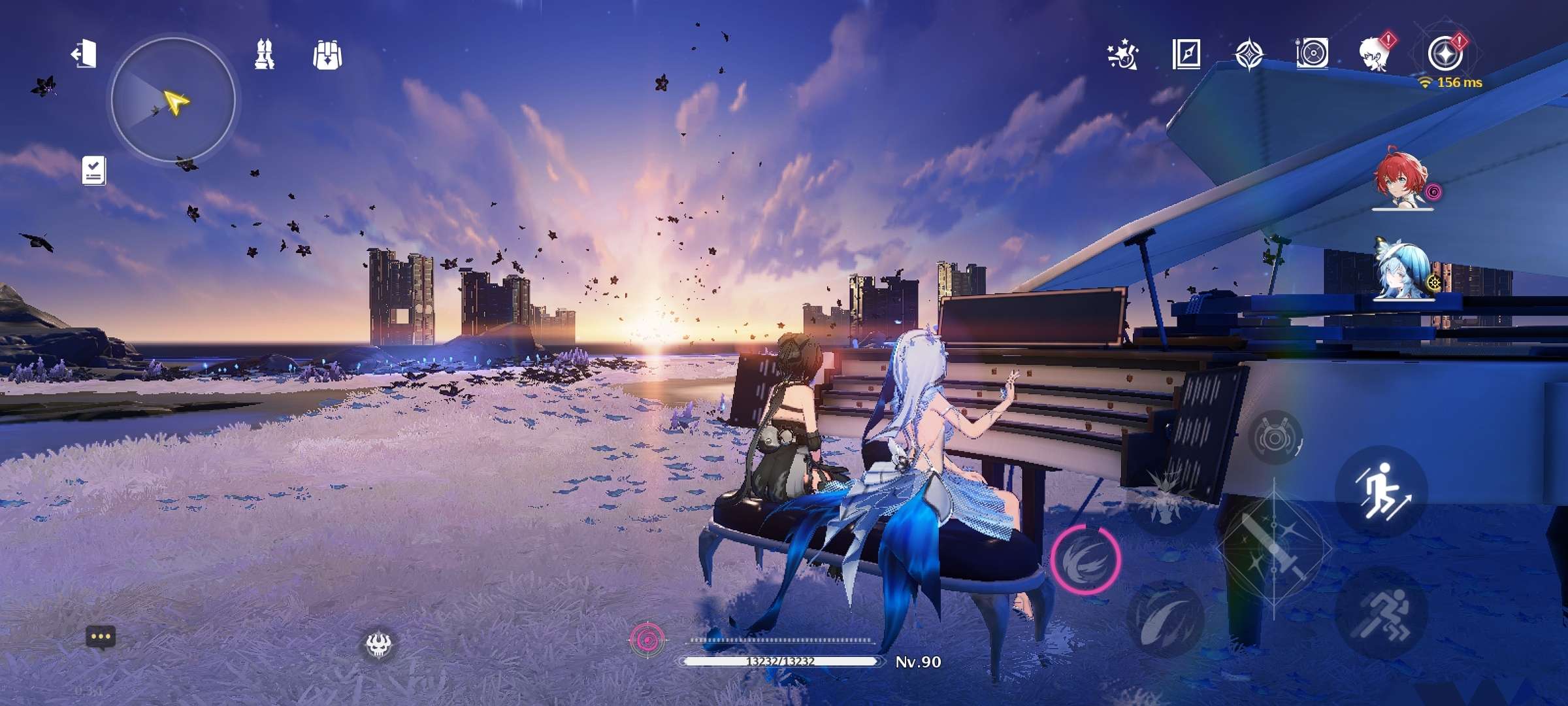Viewport: 1568px width, 706px height.
Task: Tap the skull icon
Action: pyautogui.click(x=380, y=646)
